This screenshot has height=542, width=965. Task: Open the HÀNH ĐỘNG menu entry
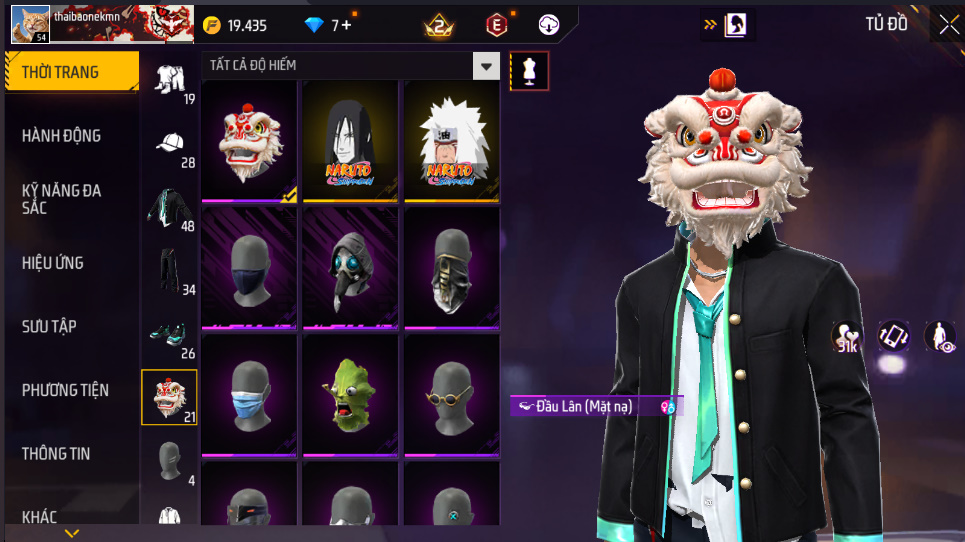pyautogui.click(x=62, y=136)
